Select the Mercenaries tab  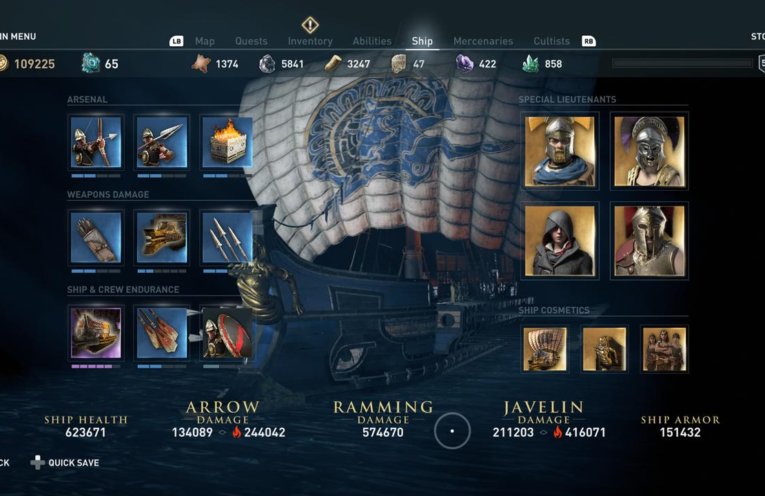click(x=483, y=41)
